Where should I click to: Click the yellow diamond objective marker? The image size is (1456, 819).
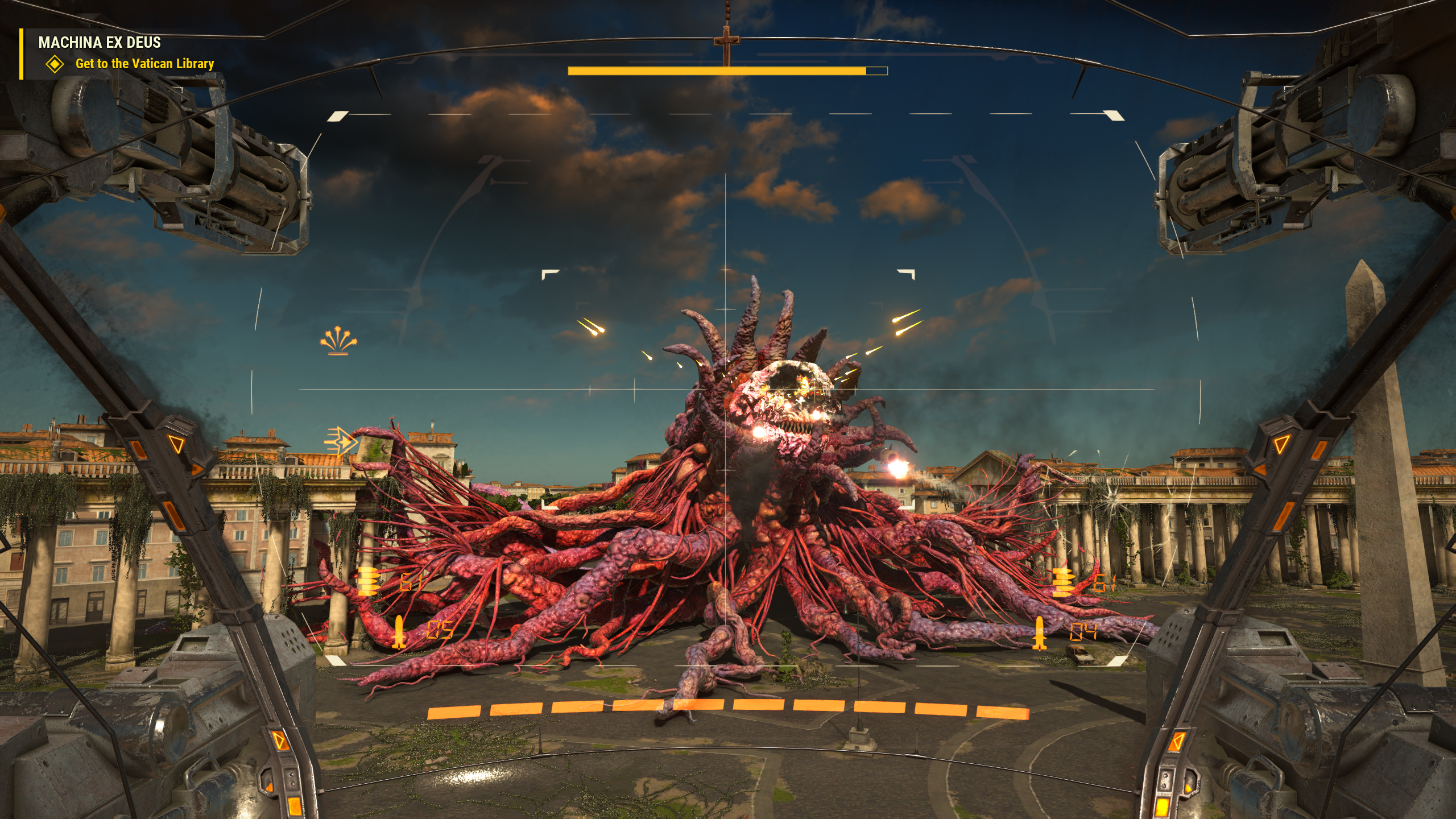55,64
